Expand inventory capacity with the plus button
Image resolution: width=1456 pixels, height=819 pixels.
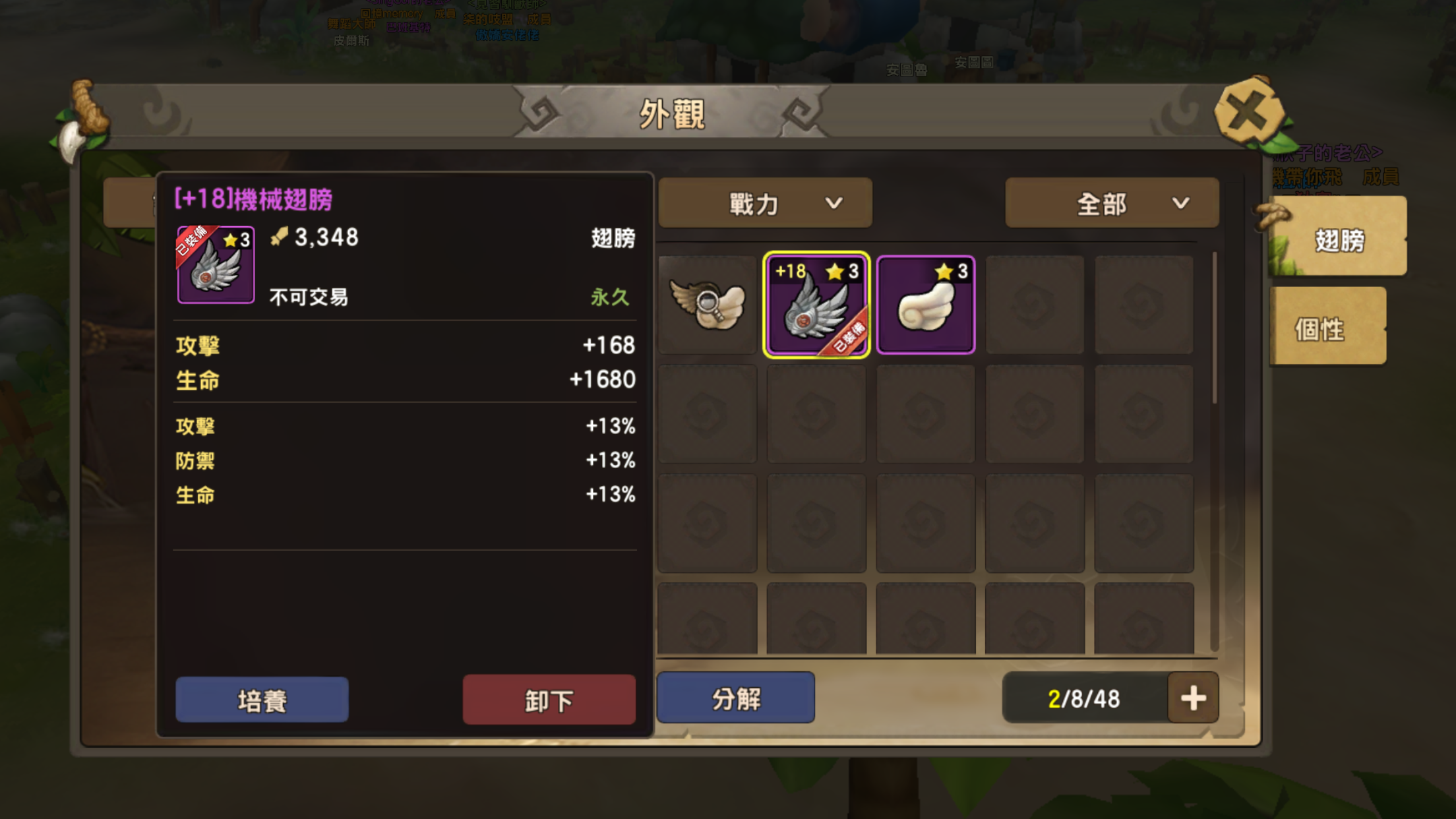tap(1193, 698)
